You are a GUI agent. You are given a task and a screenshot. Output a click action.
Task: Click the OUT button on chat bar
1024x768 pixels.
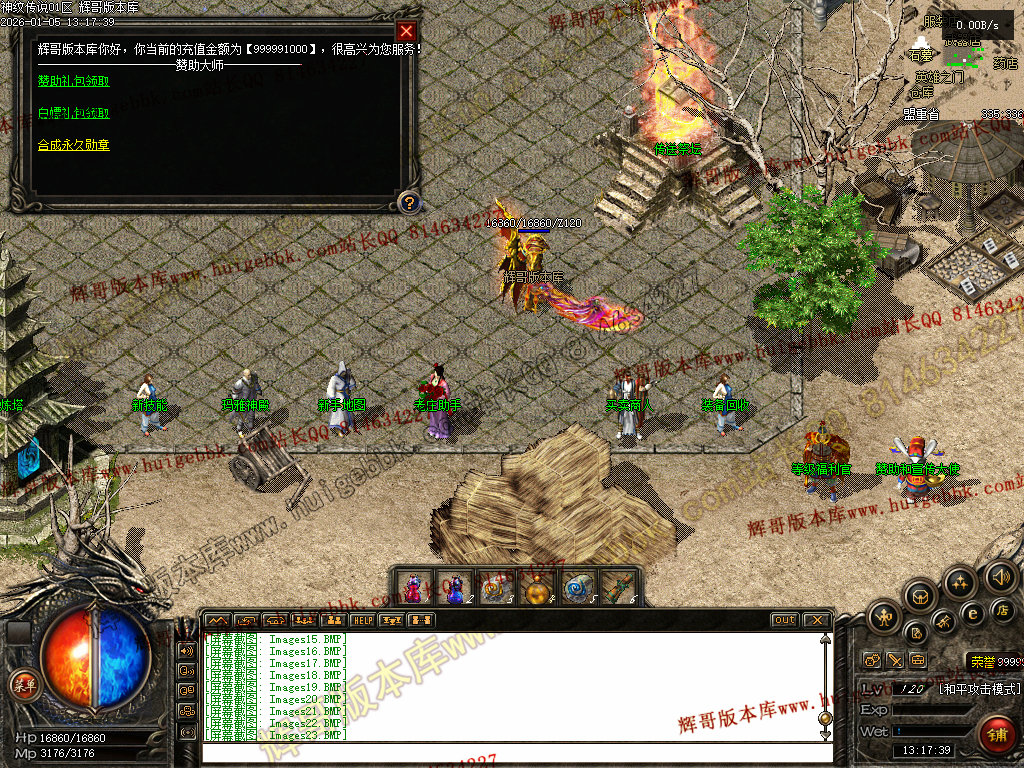tap(785, 620)
